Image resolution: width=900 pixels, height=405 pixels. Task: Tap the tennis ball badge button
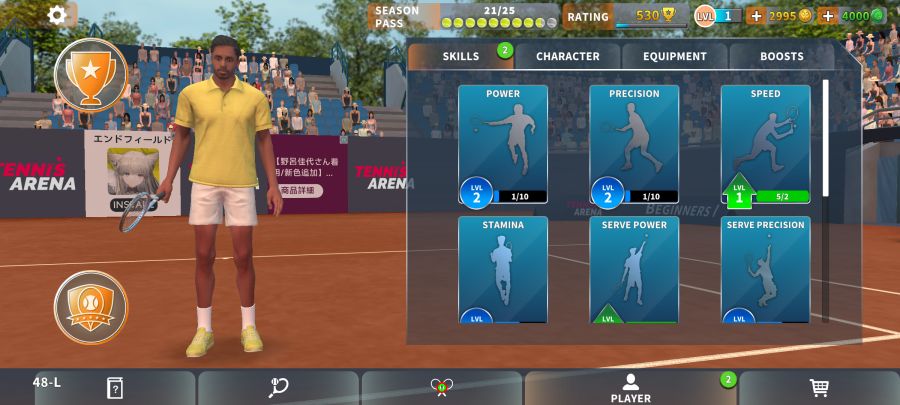[x=91, y=307]
